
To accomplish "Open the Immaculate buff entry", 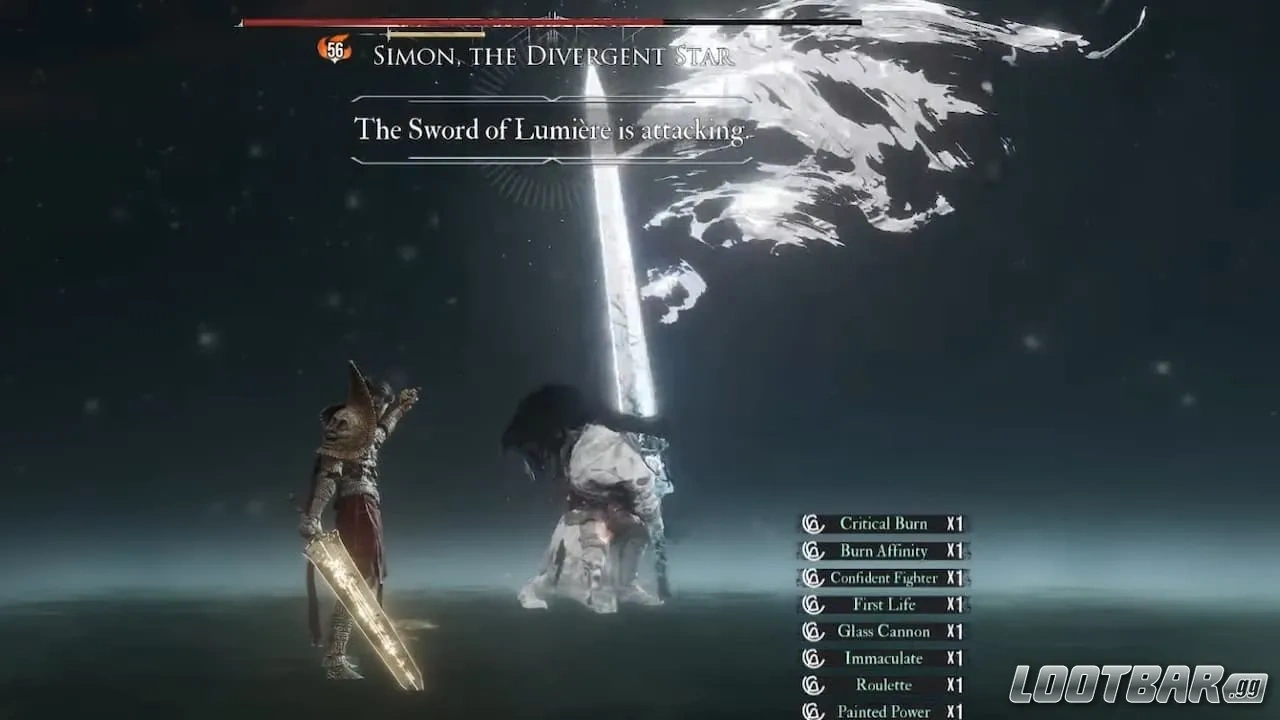I will pos(884,658).
